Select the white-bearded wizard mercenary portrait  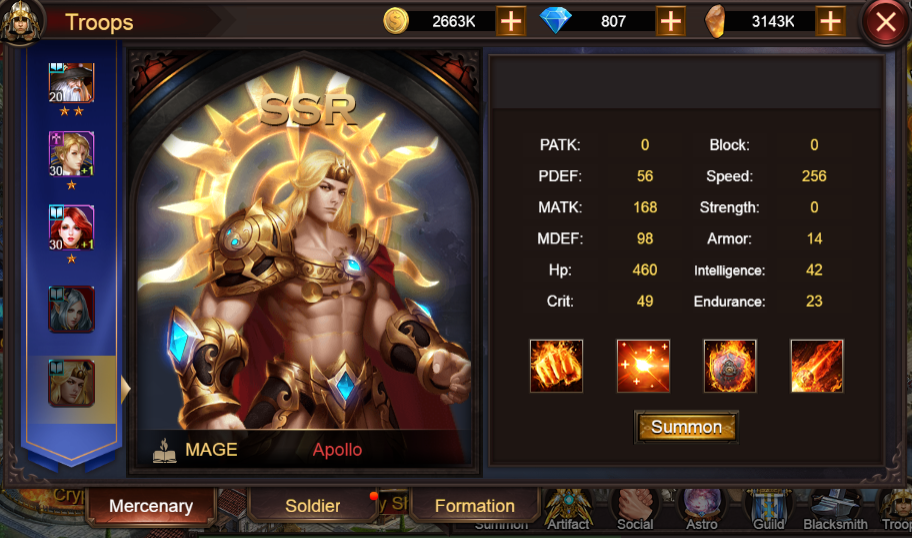point(72,84)
